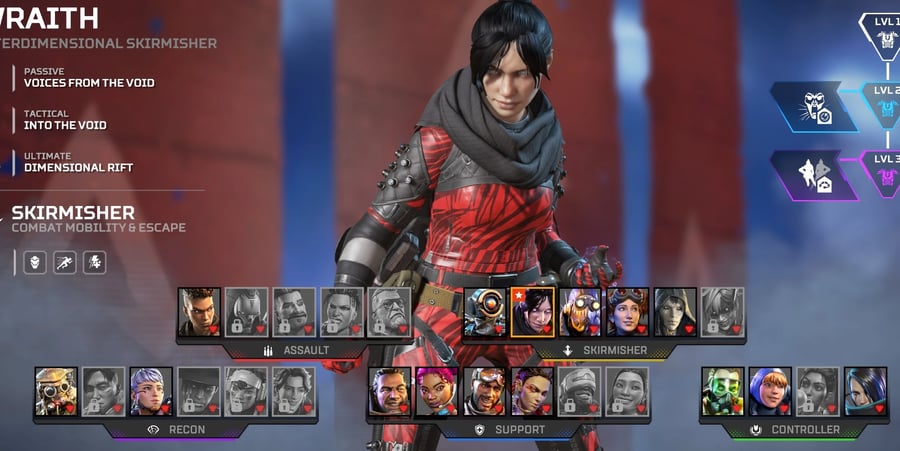Choose the locked Revenant portrait

[246, 312]
